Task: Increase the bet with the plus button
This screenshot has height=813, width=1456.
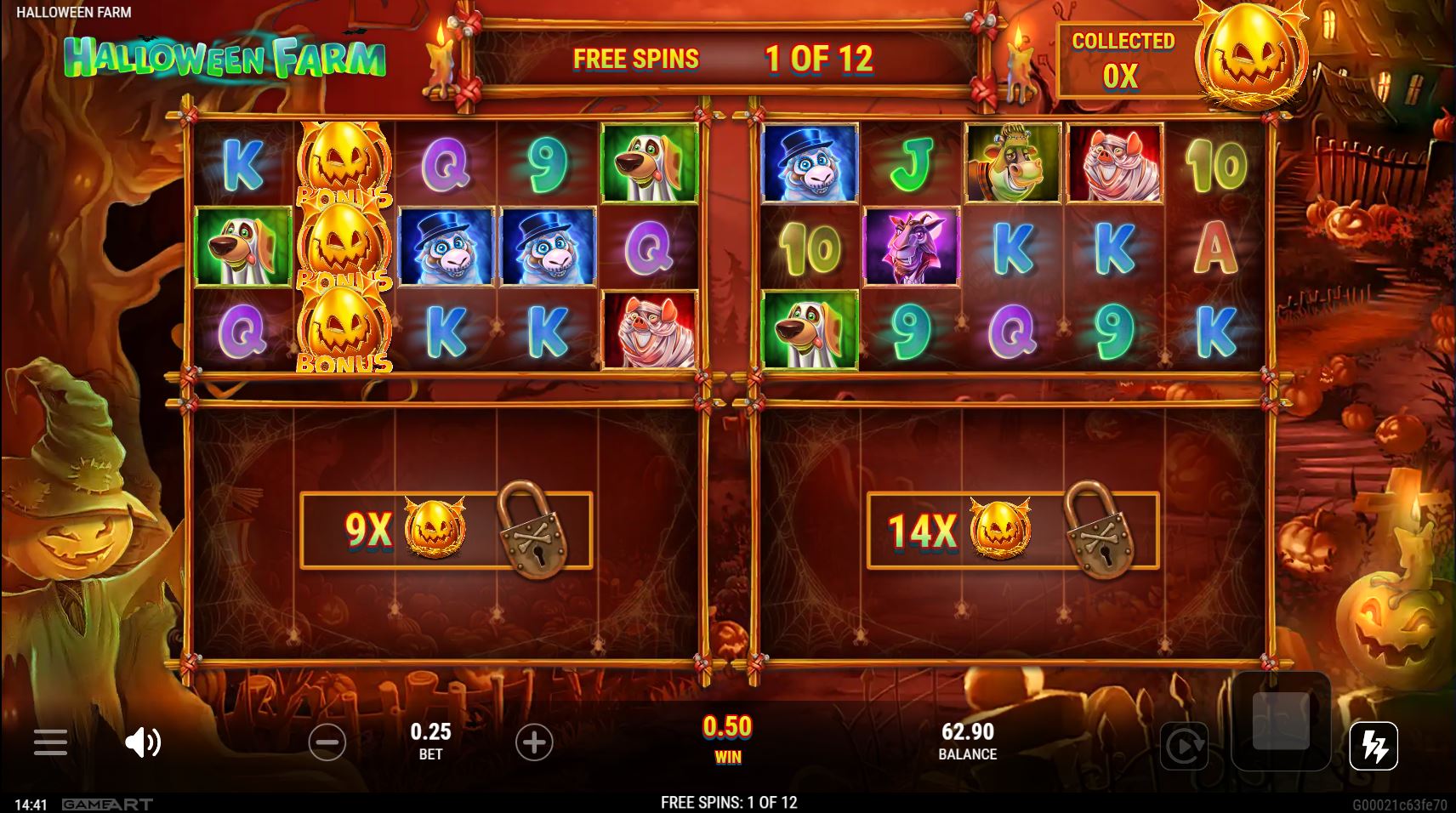Action: (535, 742)
